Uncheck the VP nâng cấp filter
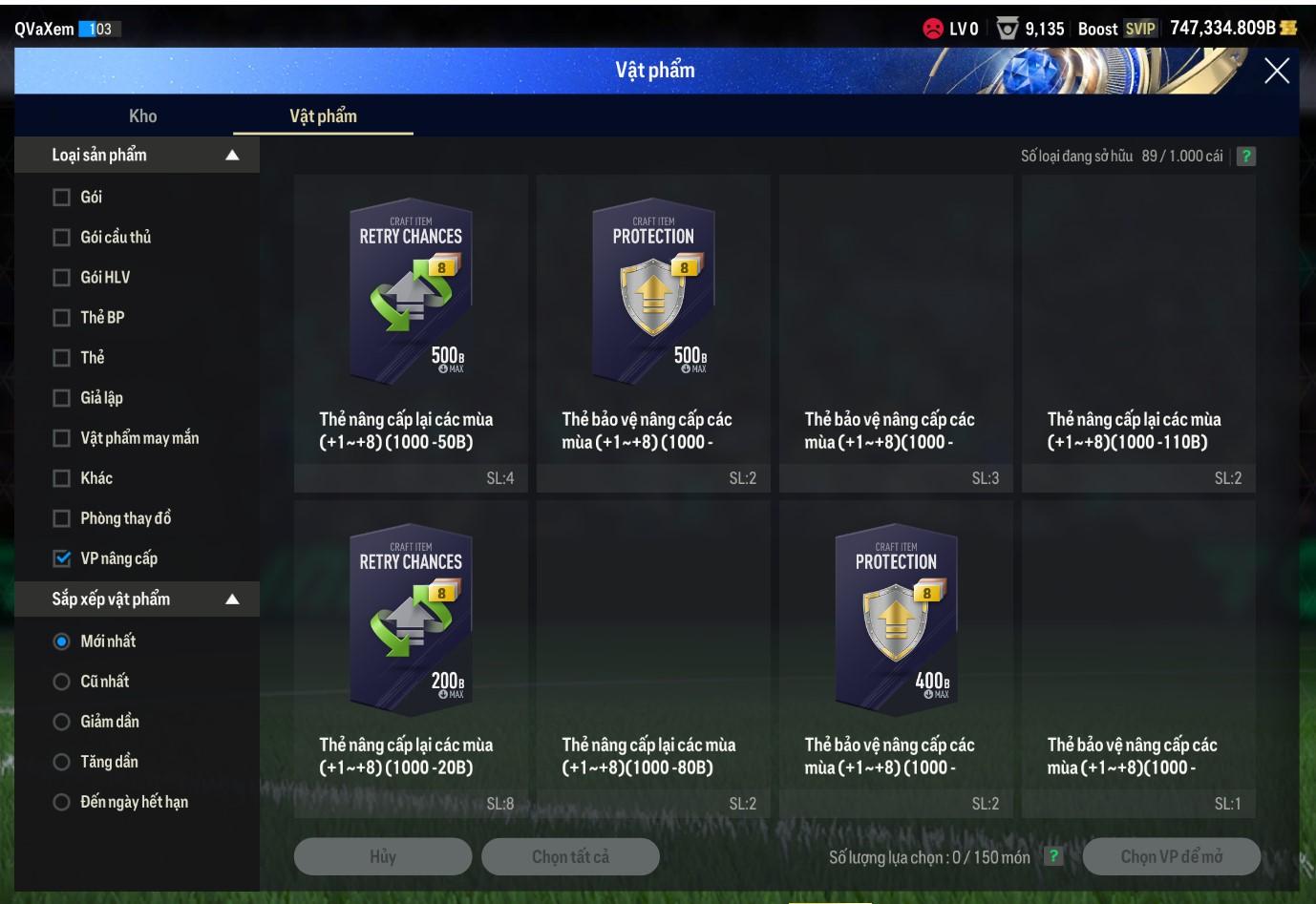1316x904 pixels. (62, 558)
